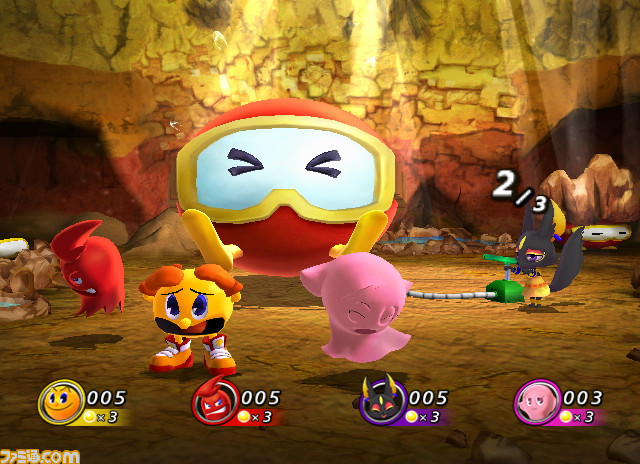Click the red Blinky player portrait
This screenshot has width=640, height=464.
(x=215, y=404)
